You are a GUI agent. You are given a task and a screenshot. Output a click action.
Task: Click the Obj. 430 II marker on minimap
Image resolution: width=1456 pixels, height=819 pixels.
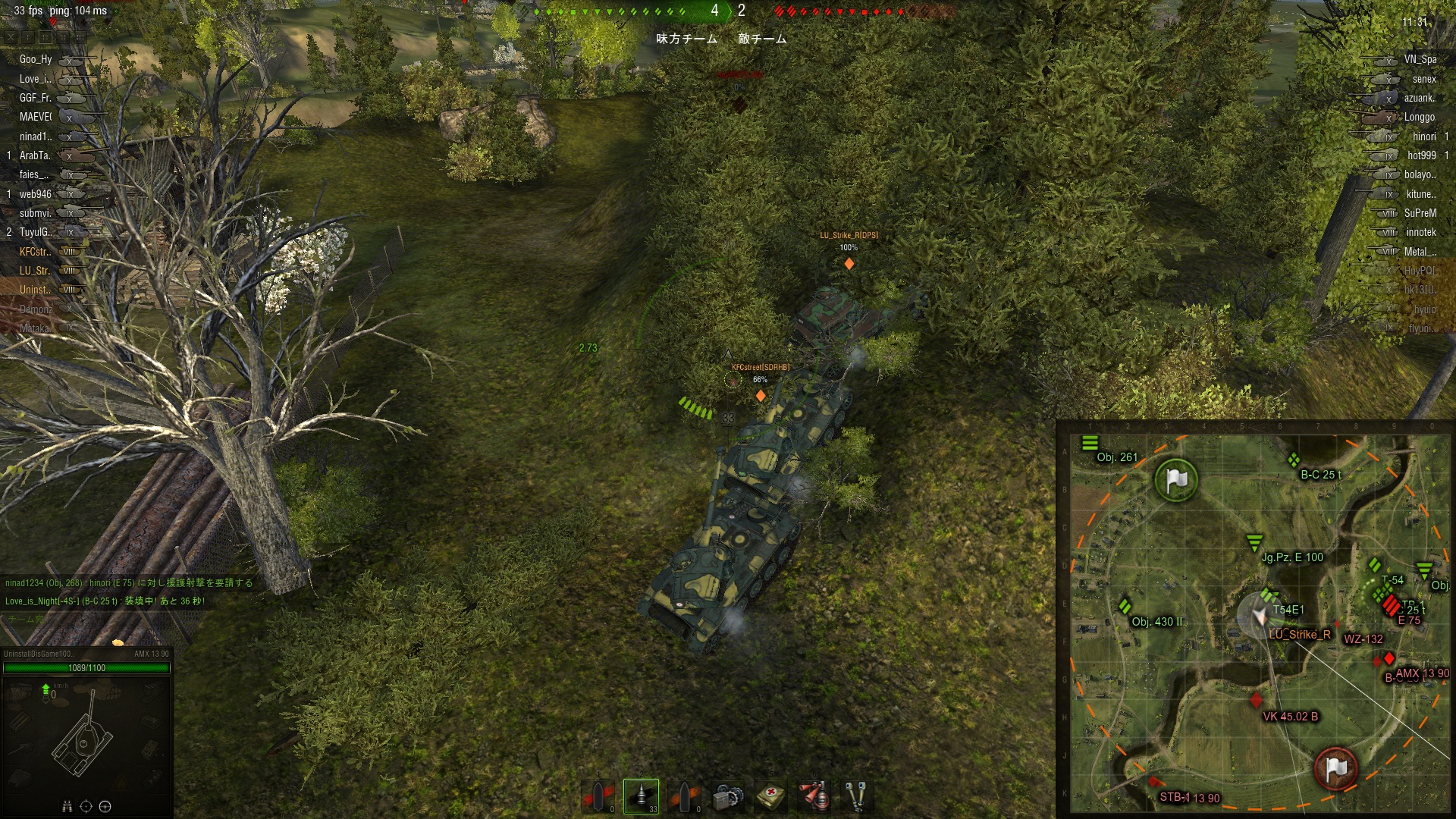1125,607
